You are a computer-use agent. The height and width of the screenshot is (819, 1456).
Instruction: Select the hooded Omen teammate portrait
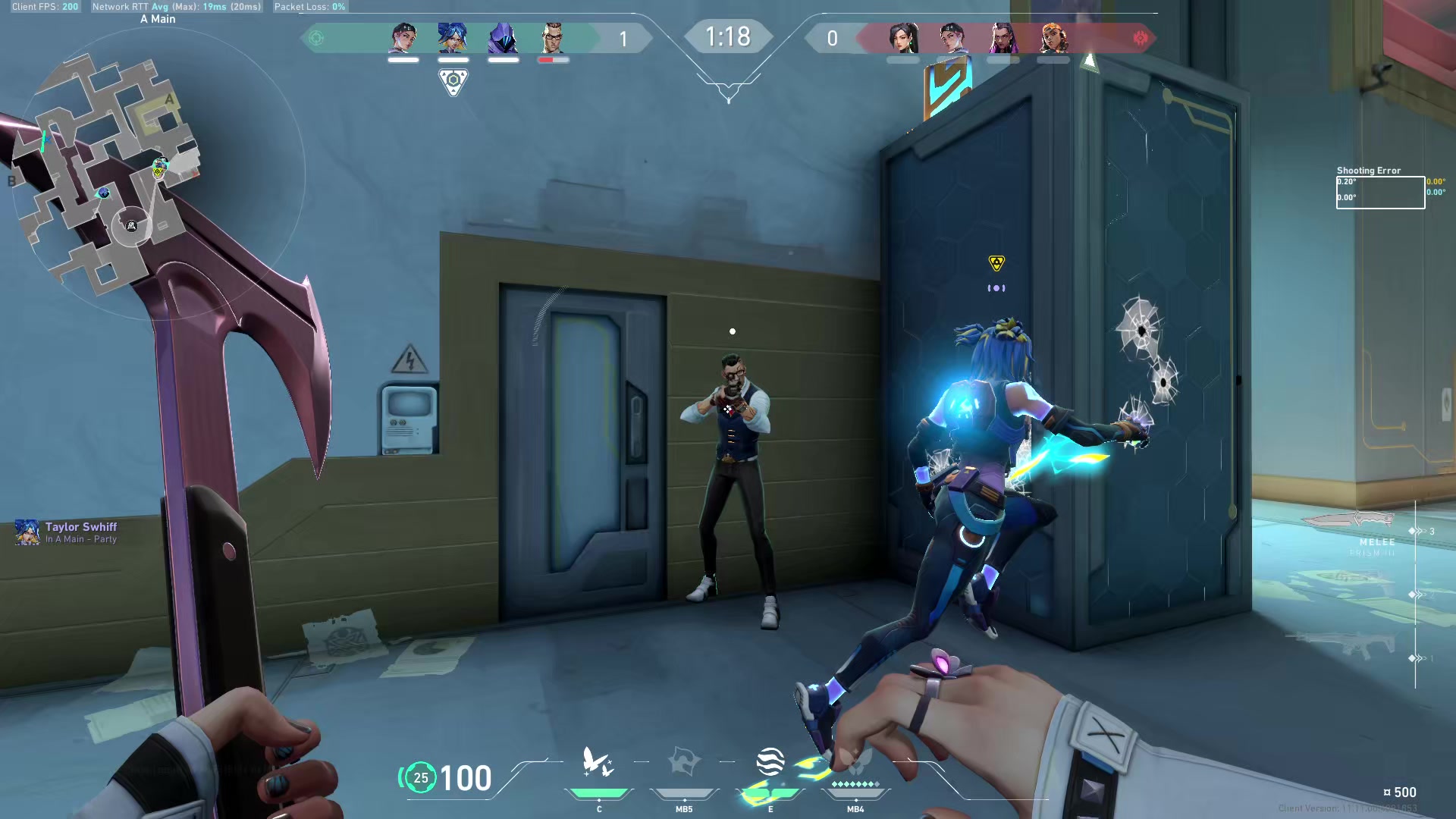(503, 38)
